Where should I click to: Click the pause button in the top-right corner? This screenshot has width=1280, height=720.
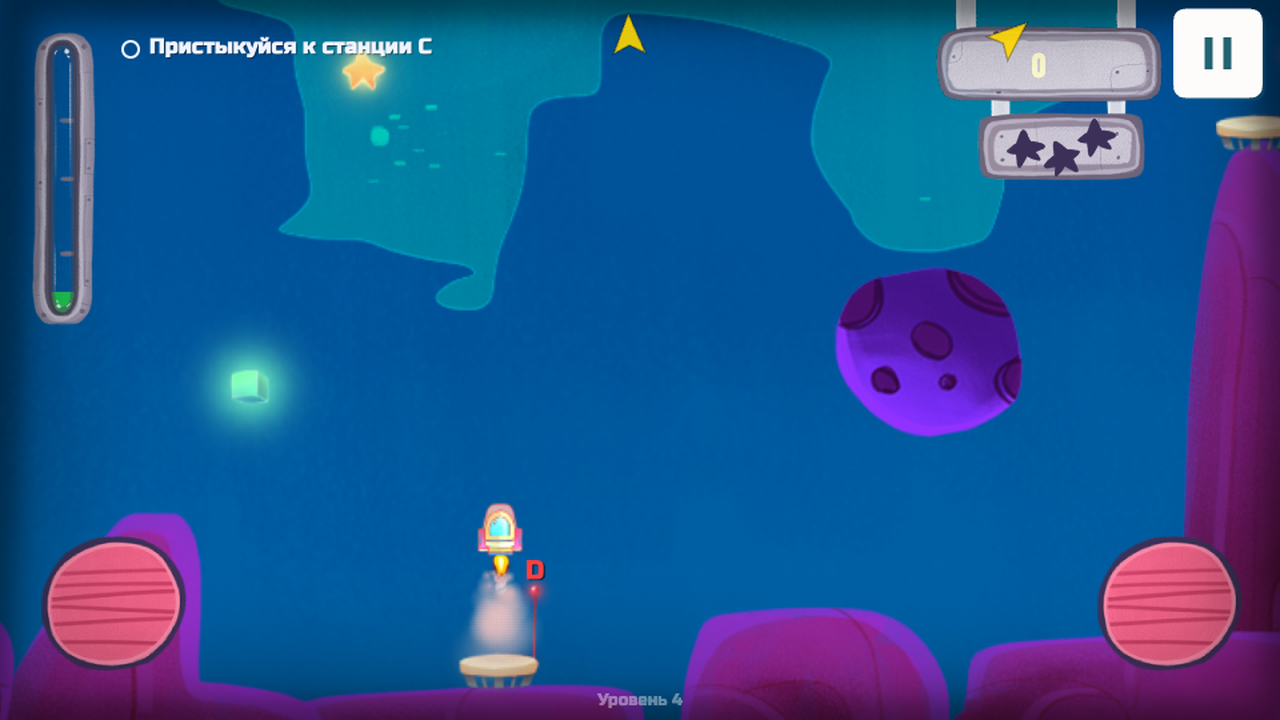(1216, 55)
